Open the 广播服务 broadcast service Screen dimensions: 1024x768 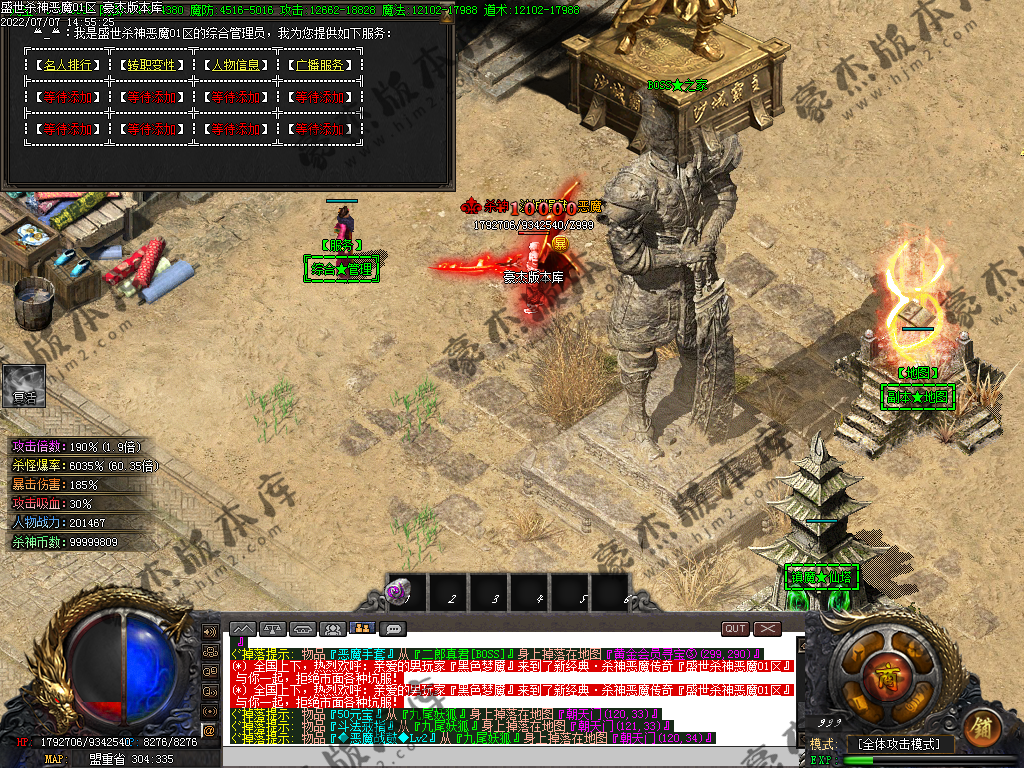click(320, 65)
